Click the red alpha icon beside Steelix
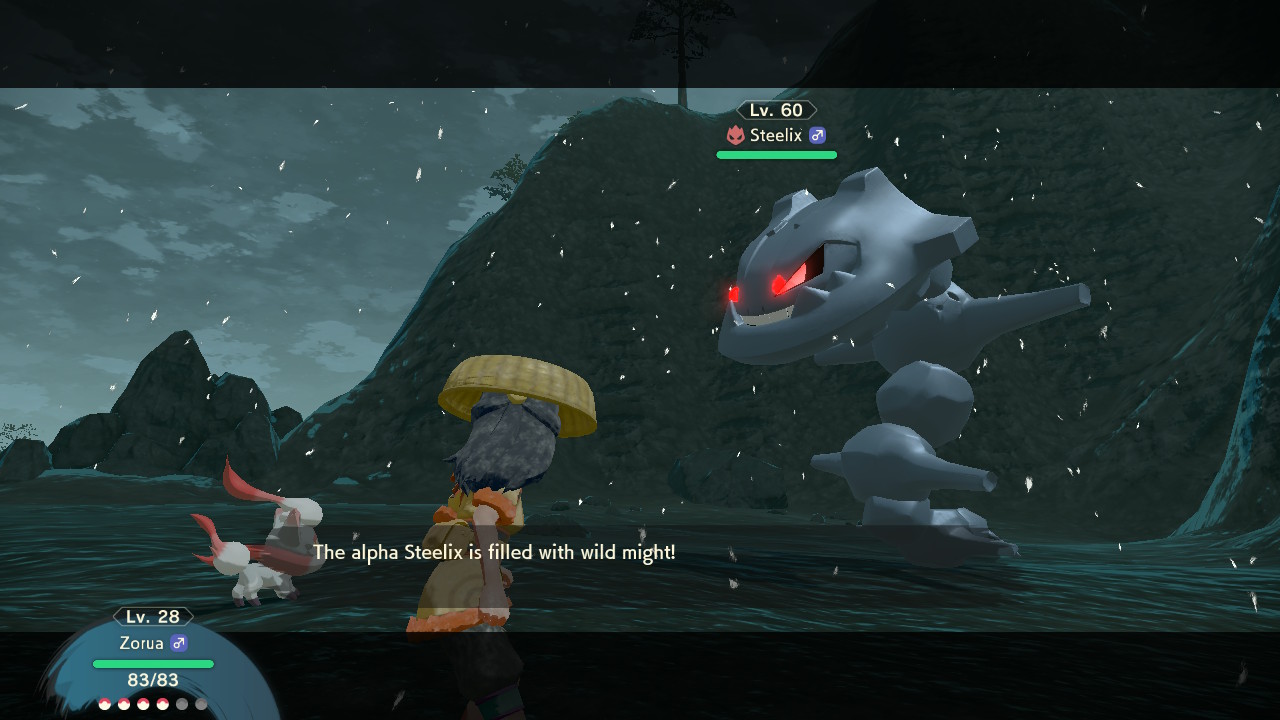The width and height of the screenshot is (1280, 720). pos(735,135)
